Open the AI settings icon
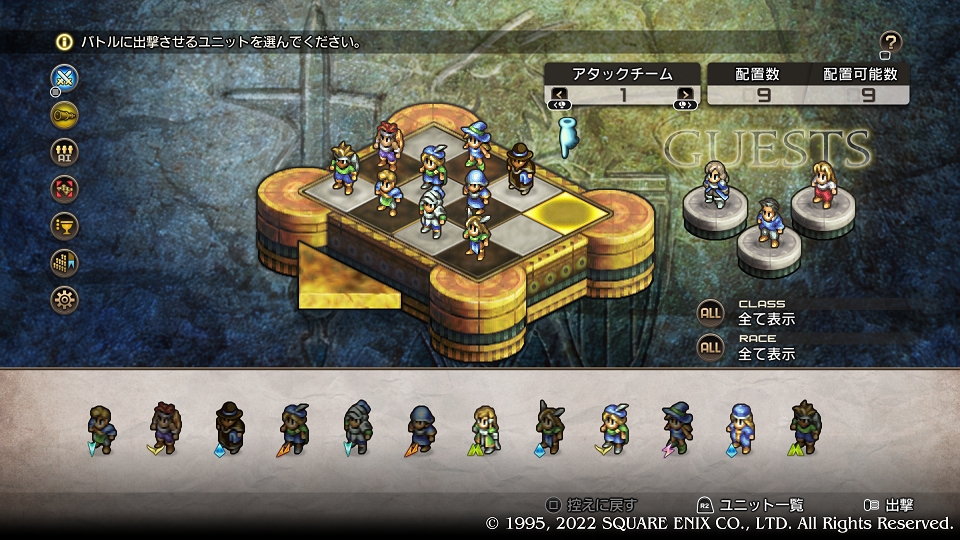The width and height of the screenshot is (960, 540). tap(65, 151)
